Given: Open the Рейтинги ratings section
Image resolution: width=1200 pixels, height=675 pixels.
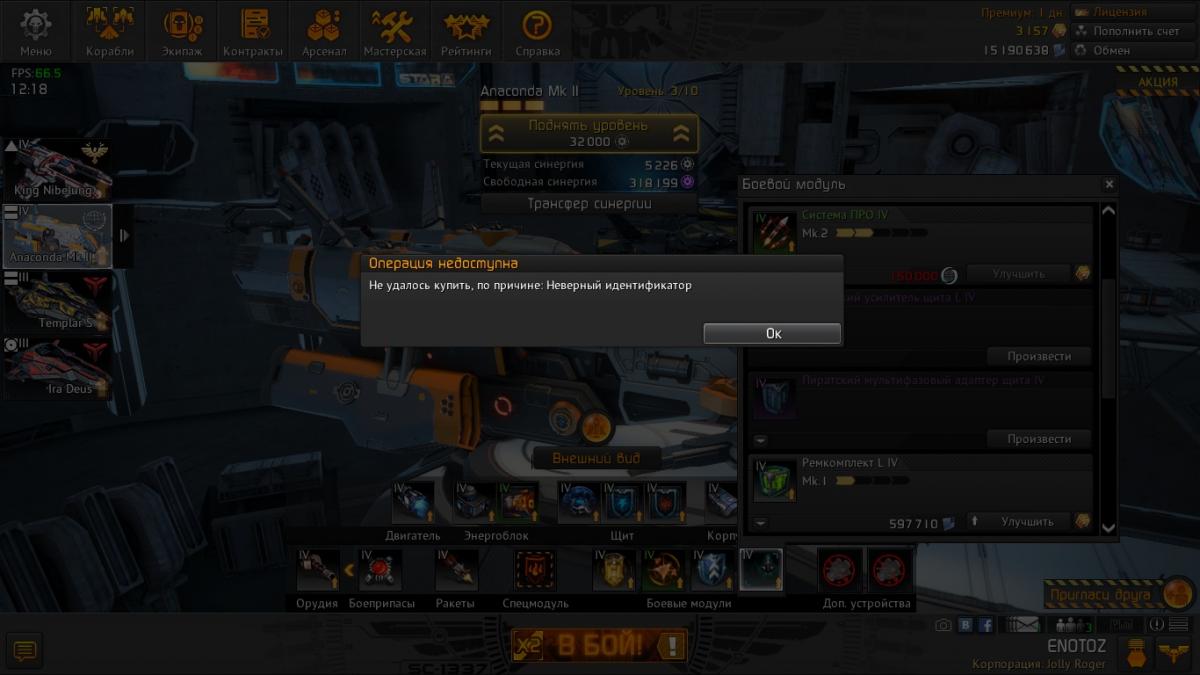Looking at the screenshot, I should [x=466, y=32].
